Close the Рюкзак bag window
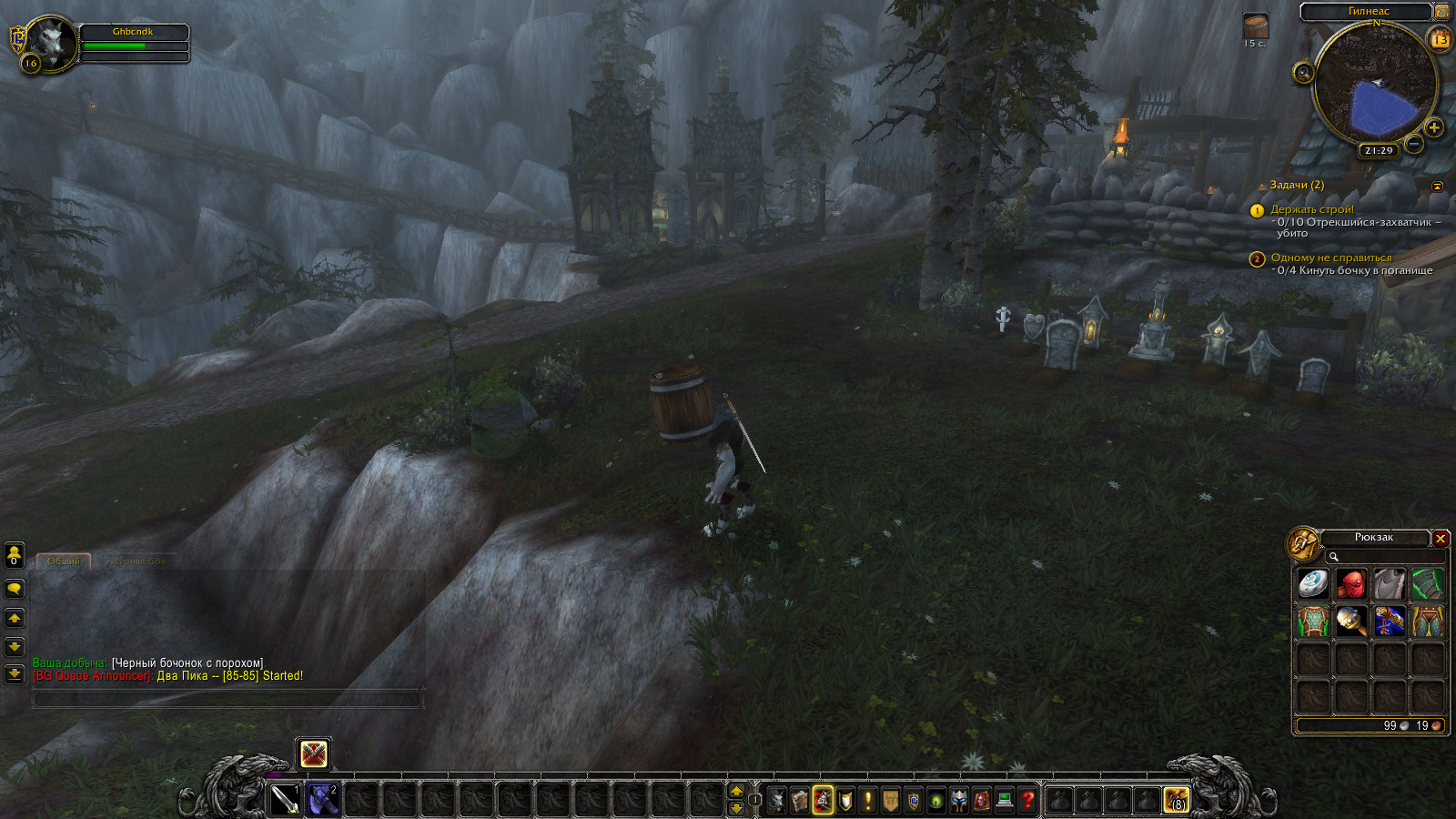 (x=1441, y=539)
